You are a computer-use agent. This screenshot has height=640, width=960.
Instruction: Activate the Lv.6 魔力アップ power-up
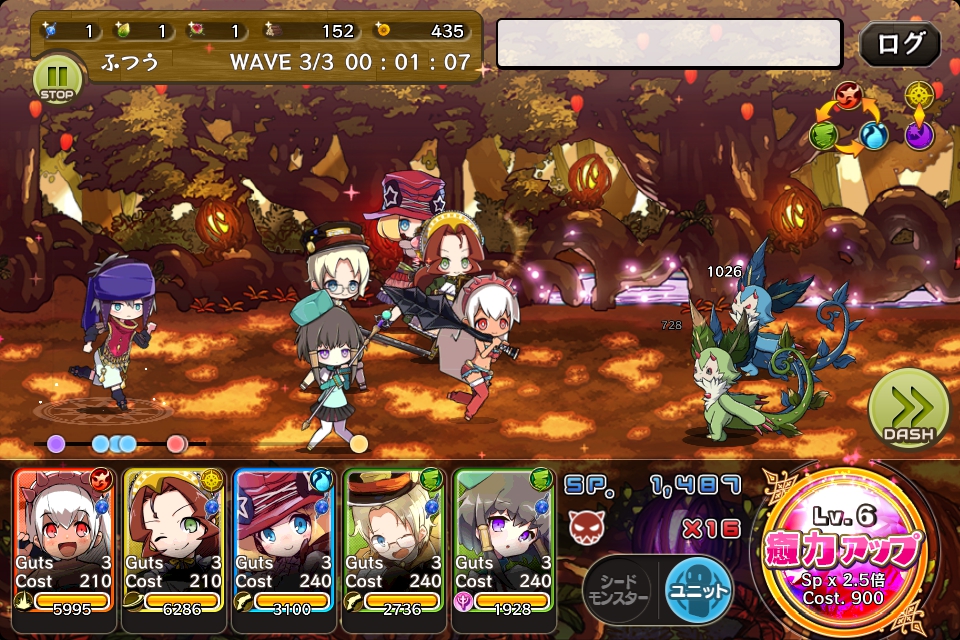click(x=843, y=551)
